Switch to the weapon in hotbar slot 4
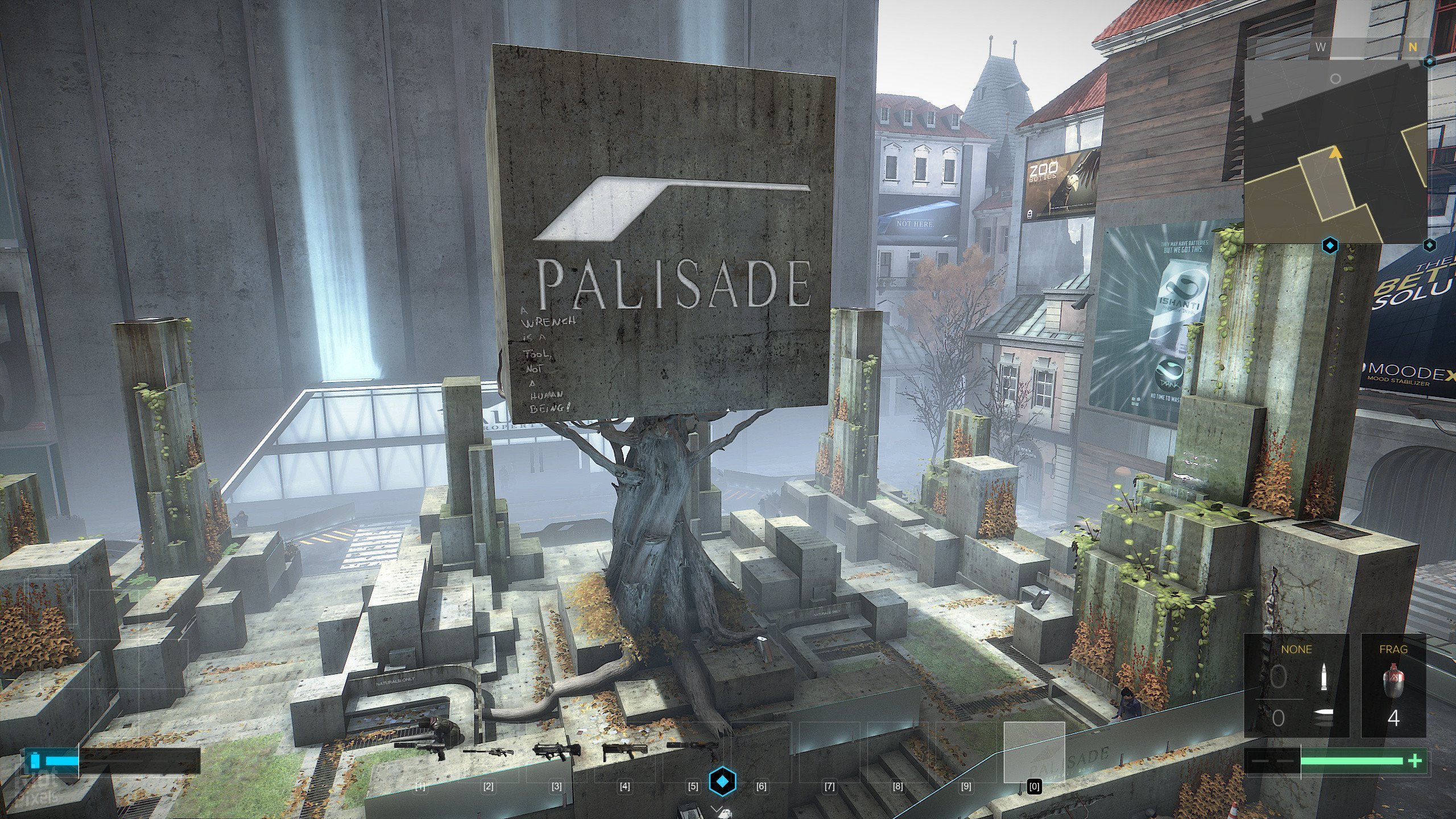Viewport: 1456px width, 819px height. [x=625, y=751]
